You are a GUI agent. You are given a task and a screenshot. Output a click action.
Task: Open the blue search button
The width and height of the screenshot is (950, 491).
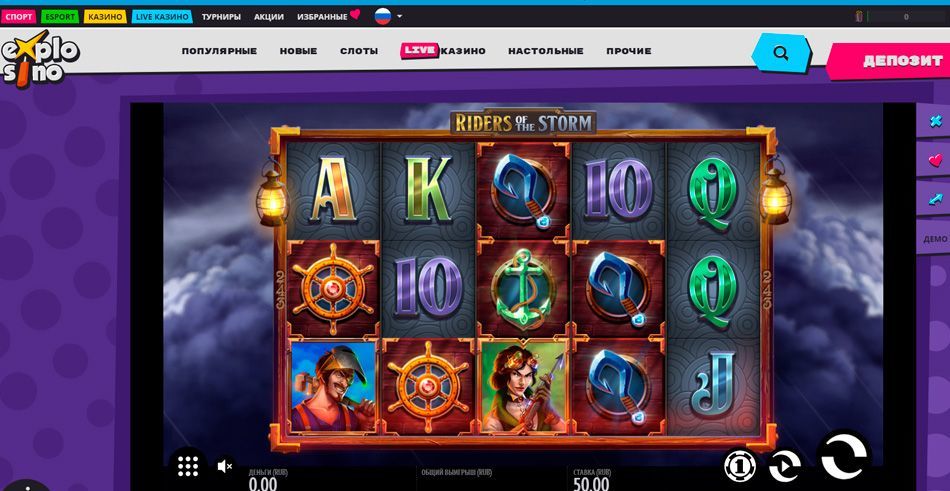(782, 53)
